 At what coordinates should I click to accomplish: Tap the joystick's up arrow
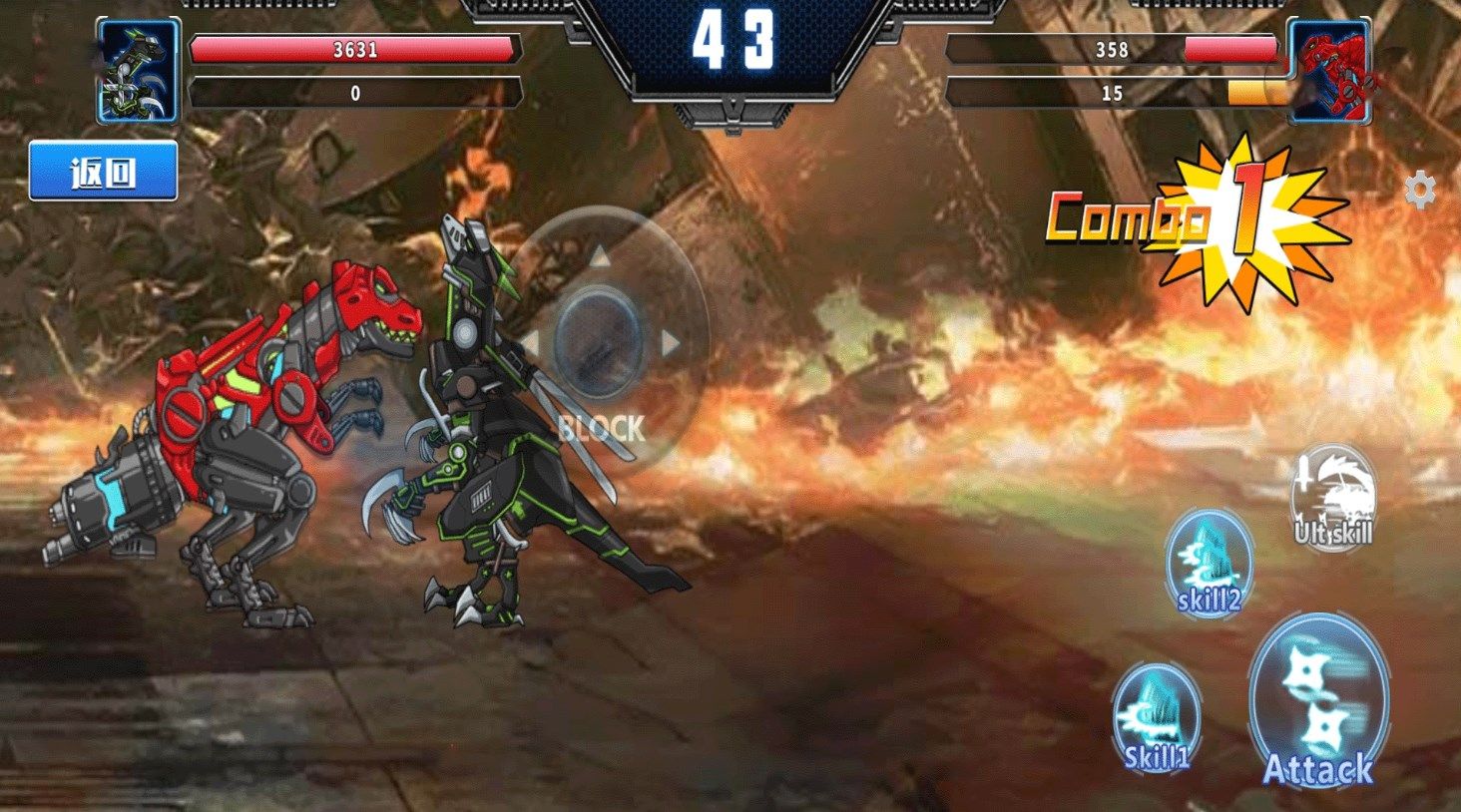point(599,257)
